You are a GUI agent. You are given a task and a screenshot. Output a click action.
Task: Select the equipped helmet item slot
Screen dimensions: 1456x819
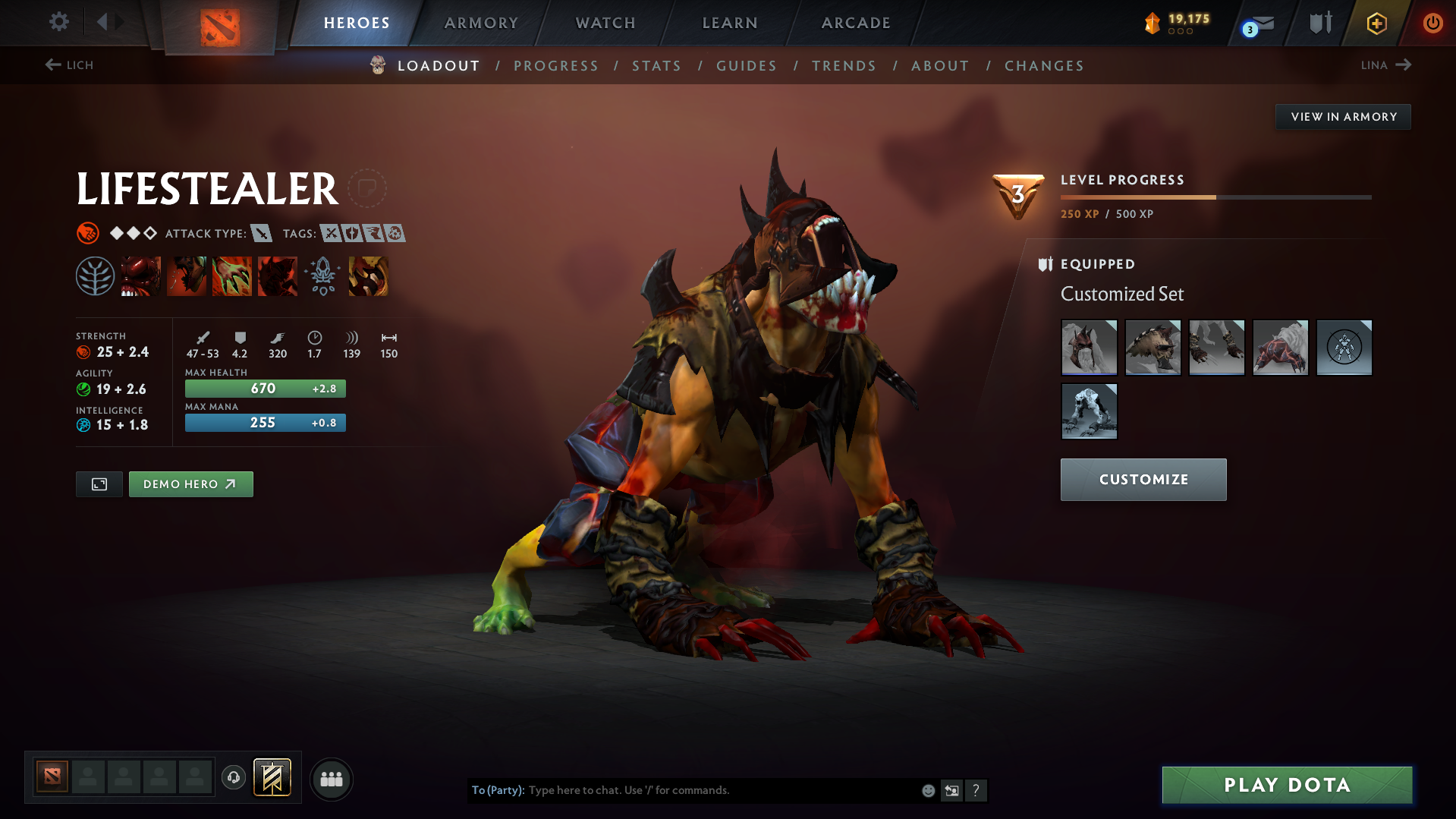[x=1089, y=348]
